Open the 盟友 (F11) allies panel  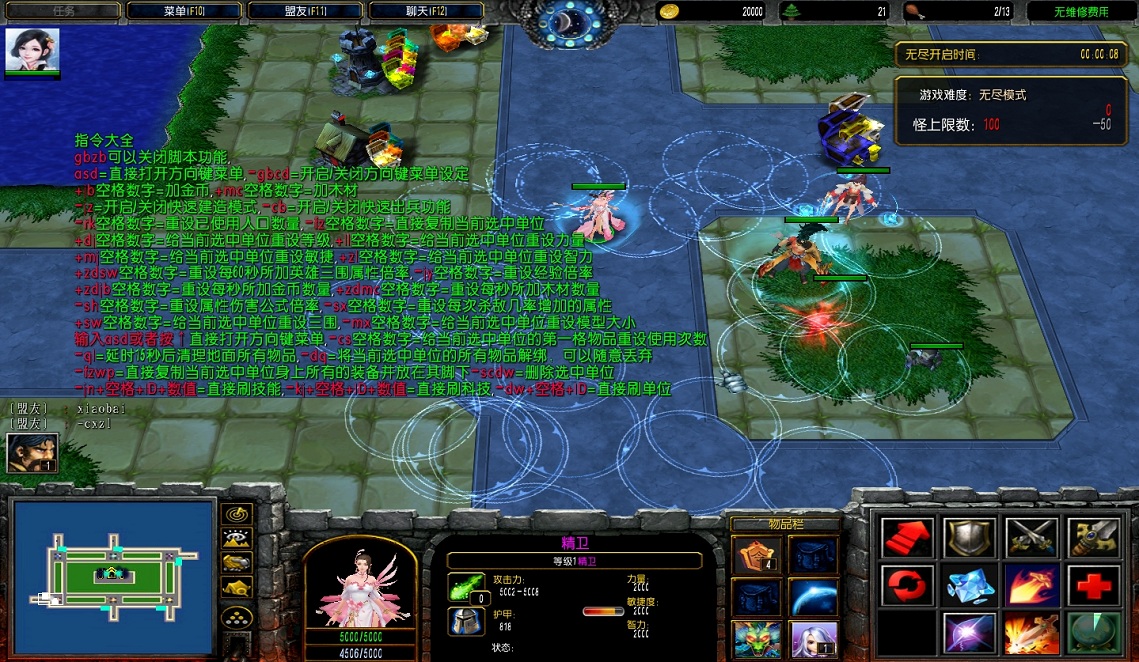(x=305, y=11)
